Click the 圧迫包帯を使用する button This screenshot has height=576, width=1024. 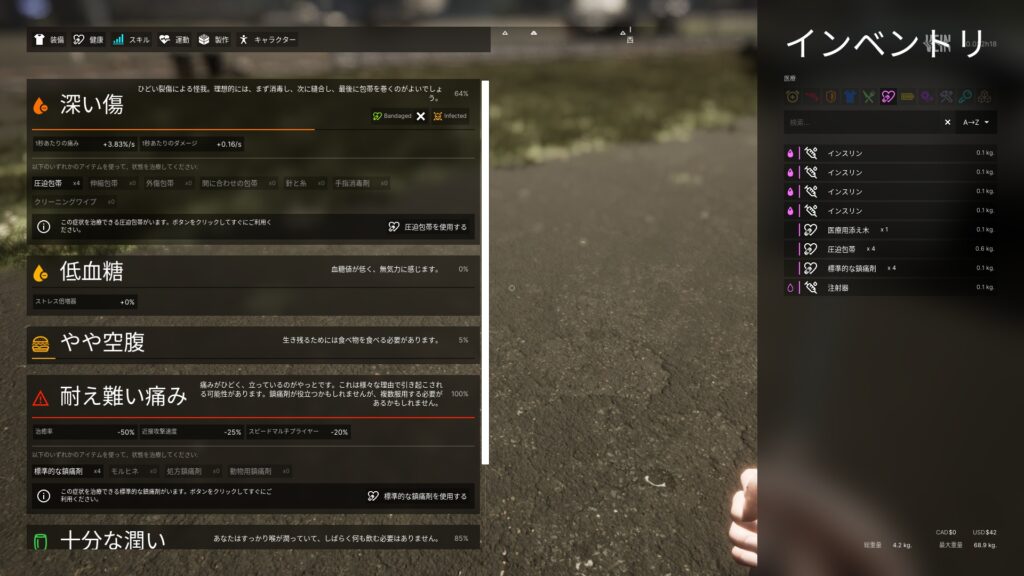(427, 227)
